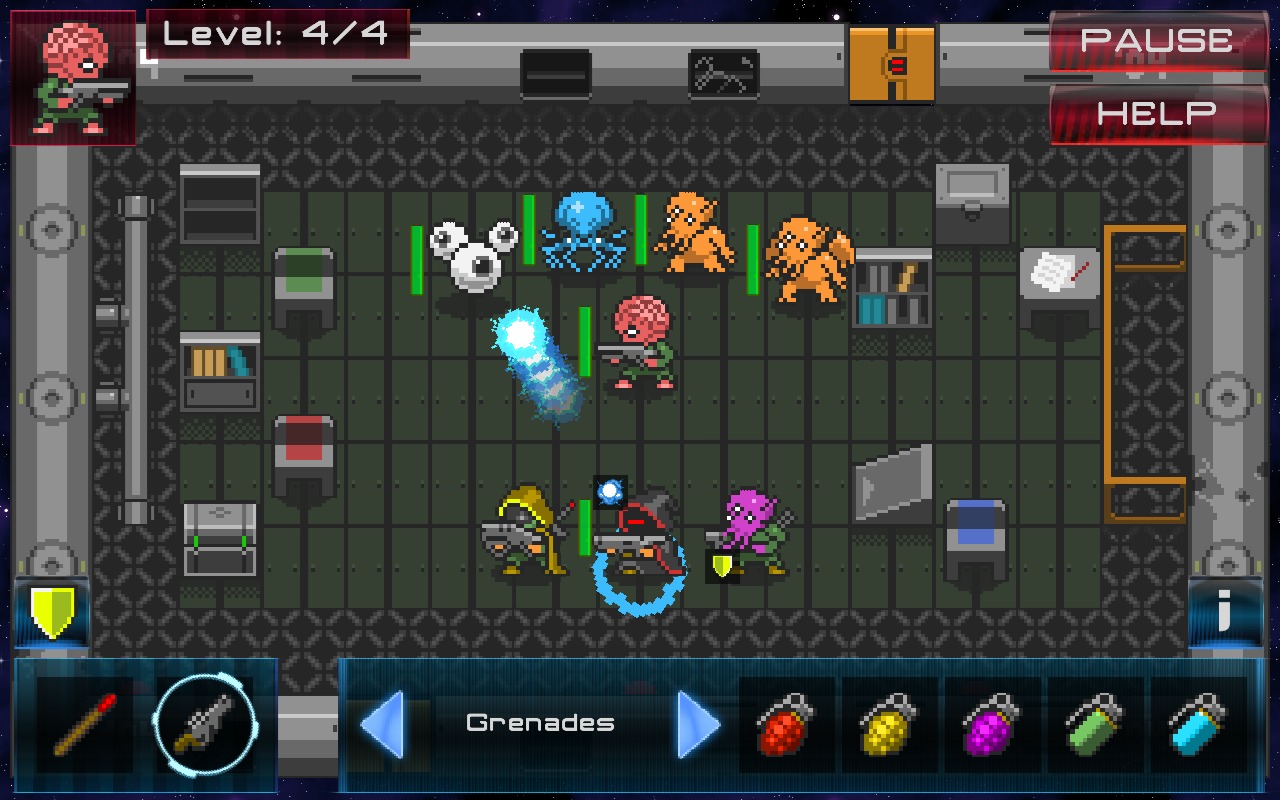Choose the yellow grenade

pyautogui.click(x=889, y=724)
